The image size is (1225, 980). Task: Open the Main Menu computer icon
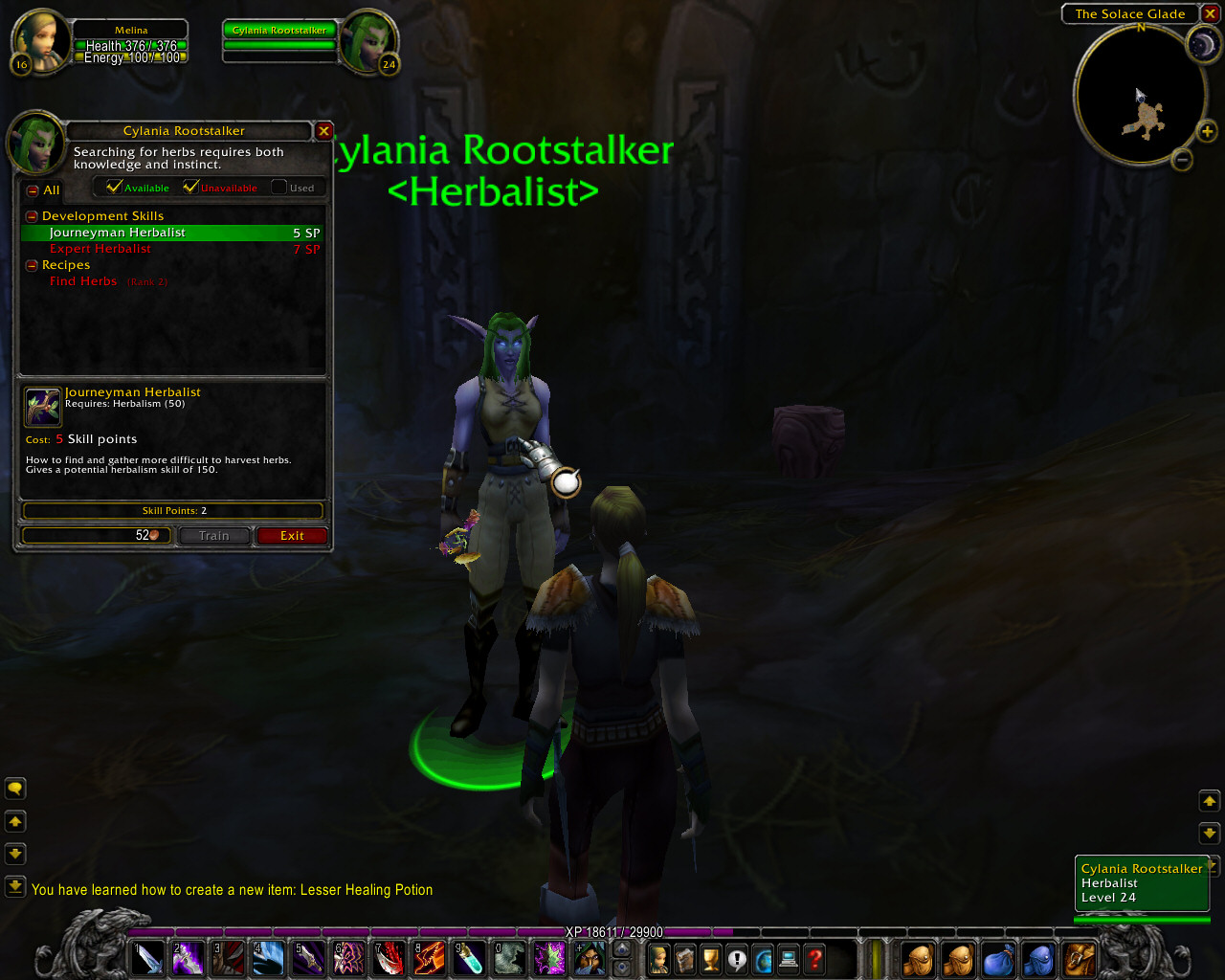click(x=787, y=959)
